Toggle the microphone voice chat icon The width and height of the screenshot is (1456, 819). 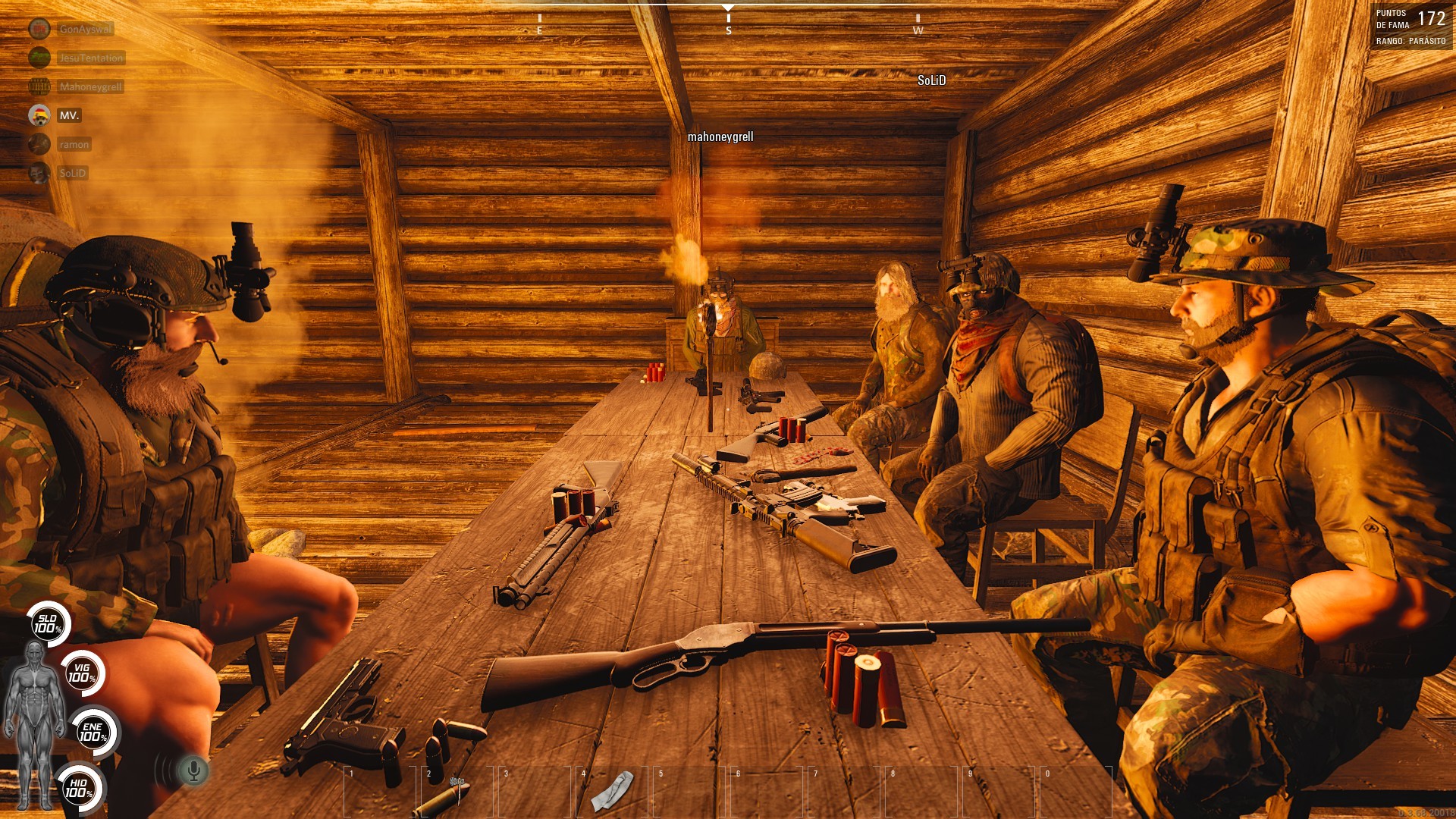pos(193,771)
